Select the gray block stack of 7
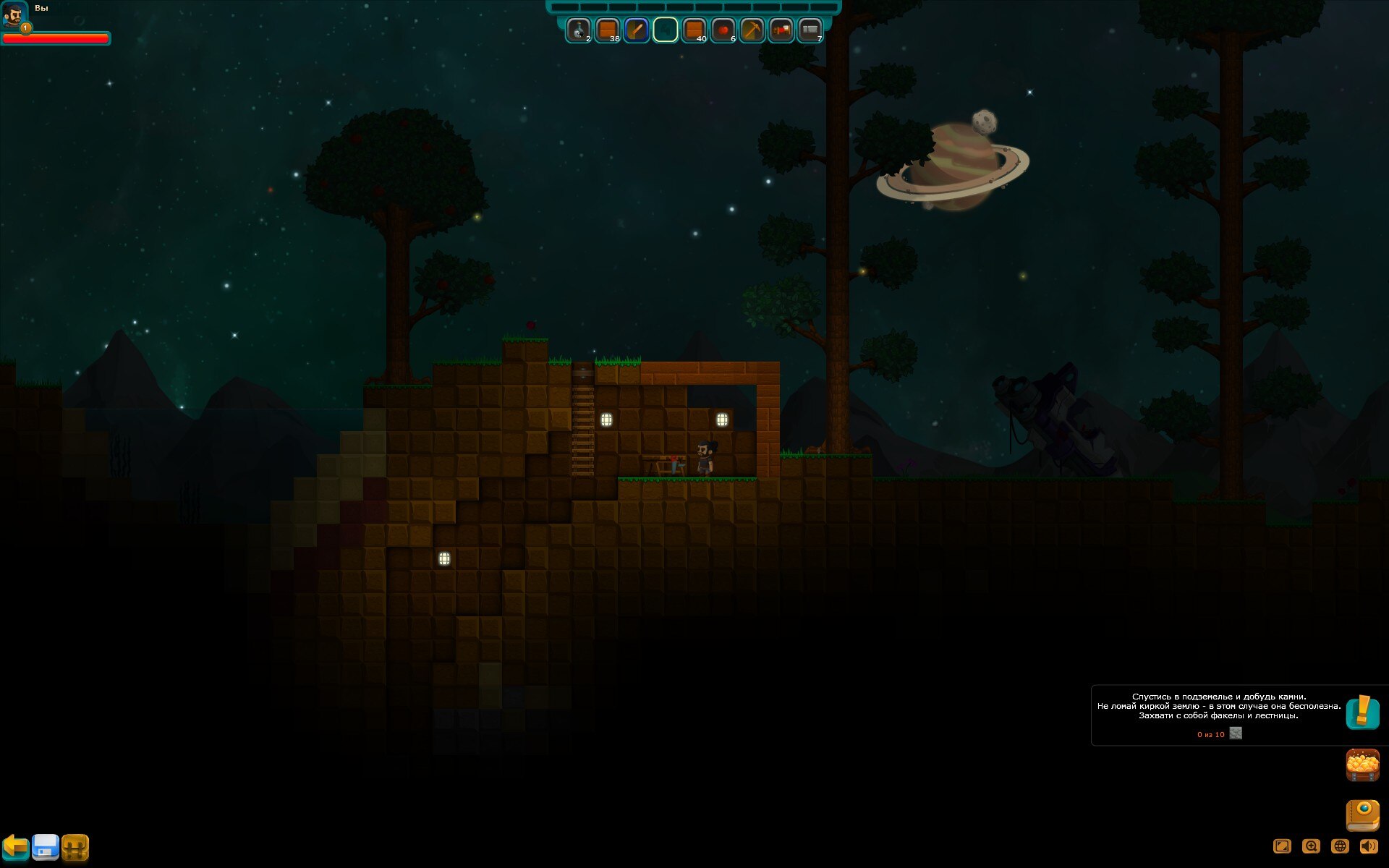Image resolution: width=1389 pixels, height=868 pixels. [810, 30]
